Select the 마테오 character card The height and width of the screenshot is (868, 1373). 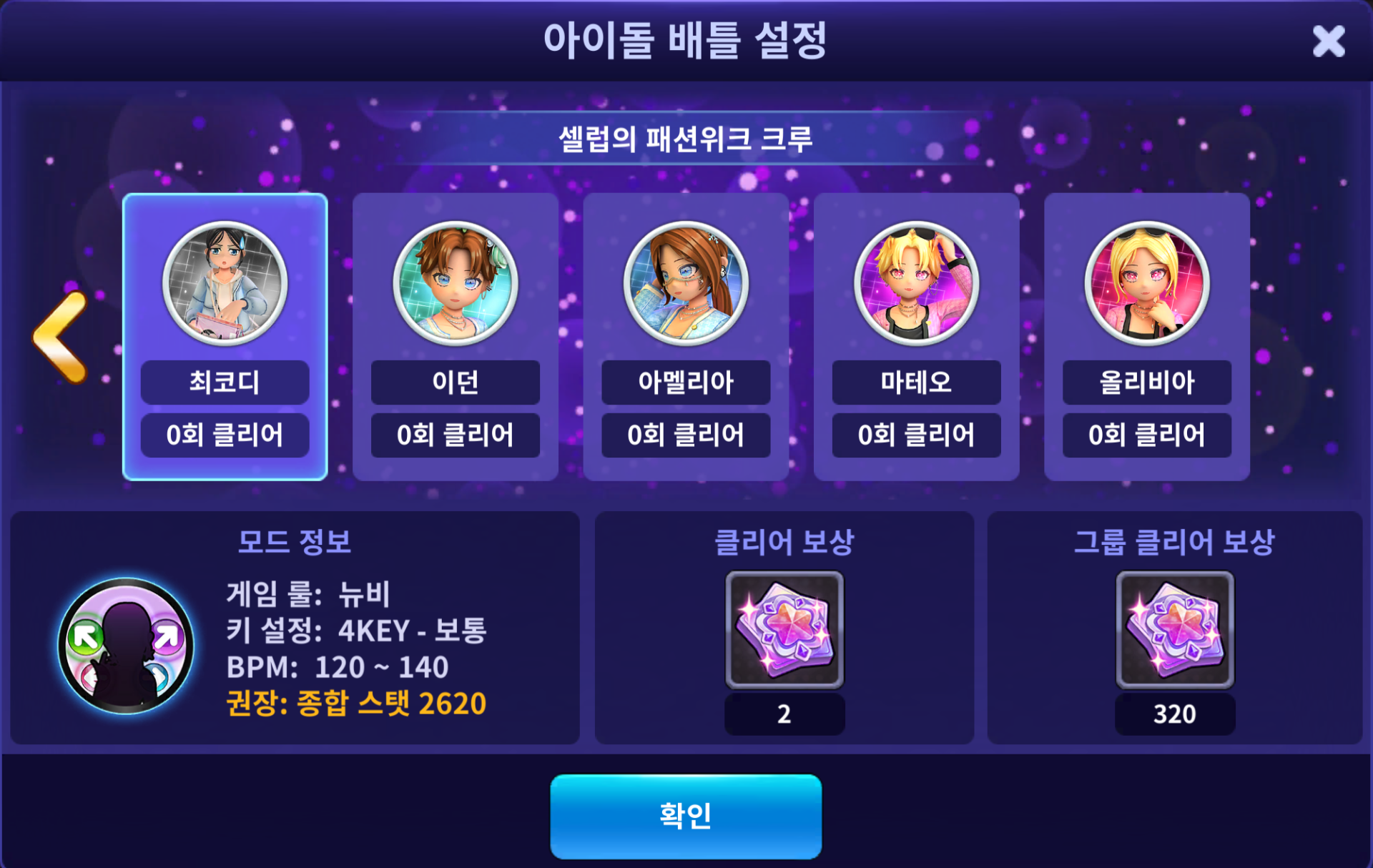pyautogui.click(x=916, y=336)
